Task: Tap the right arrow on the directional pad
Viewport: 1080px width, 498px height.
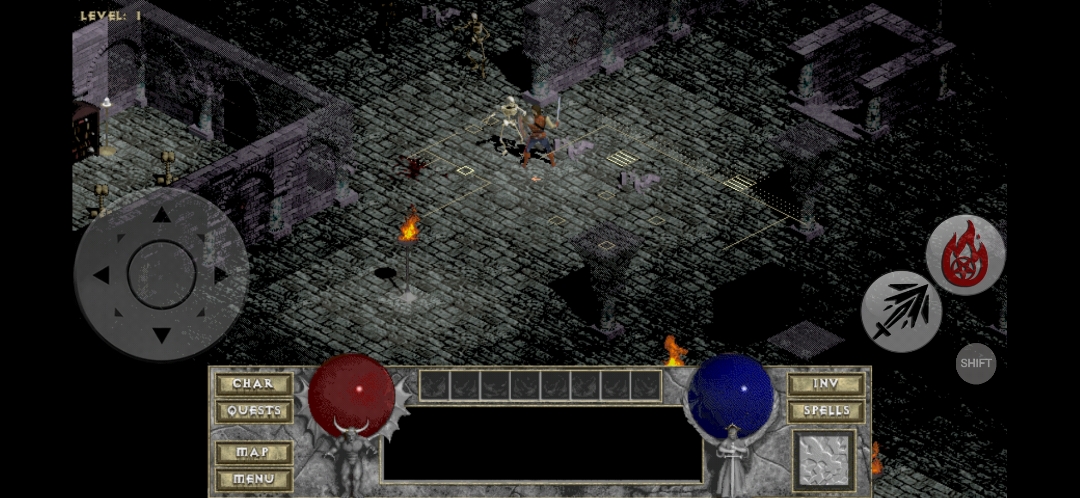Action: (x=221, y=275)
